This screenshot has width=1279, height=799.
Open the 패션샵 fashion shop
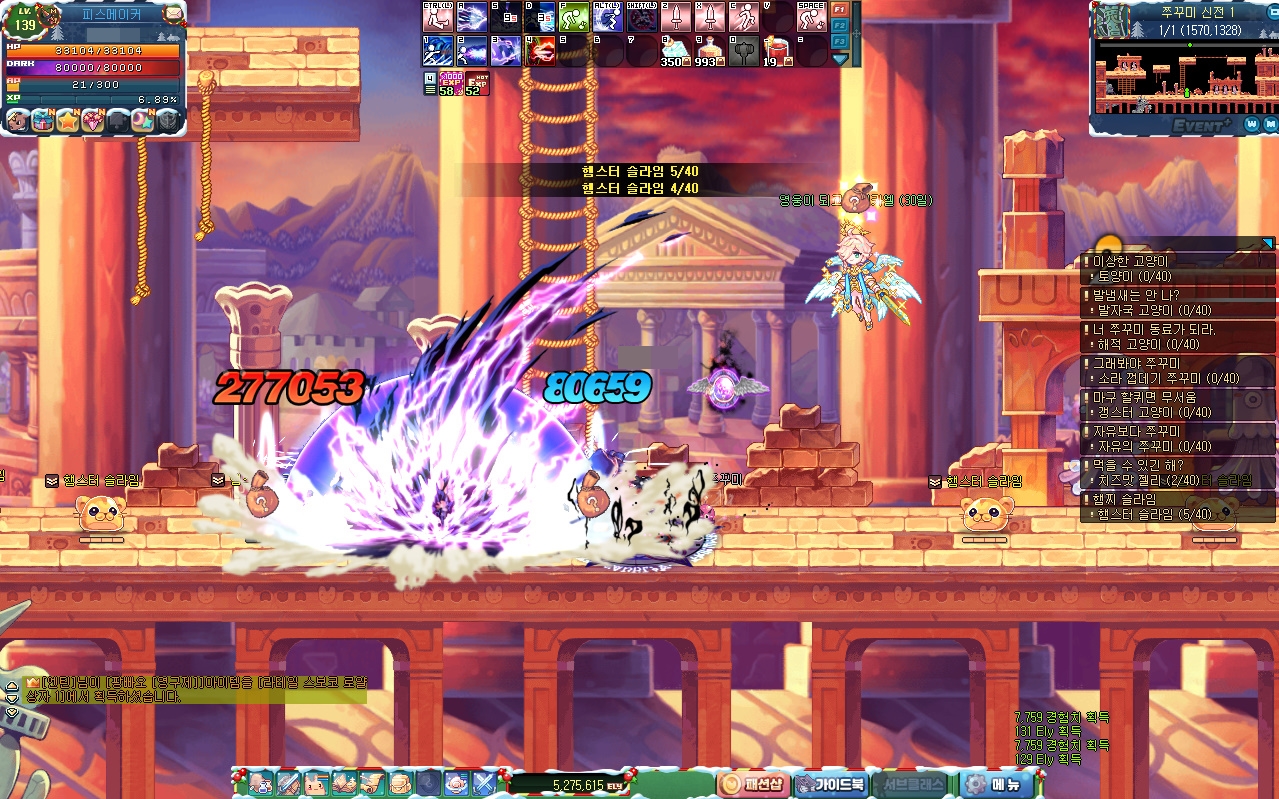754,784
